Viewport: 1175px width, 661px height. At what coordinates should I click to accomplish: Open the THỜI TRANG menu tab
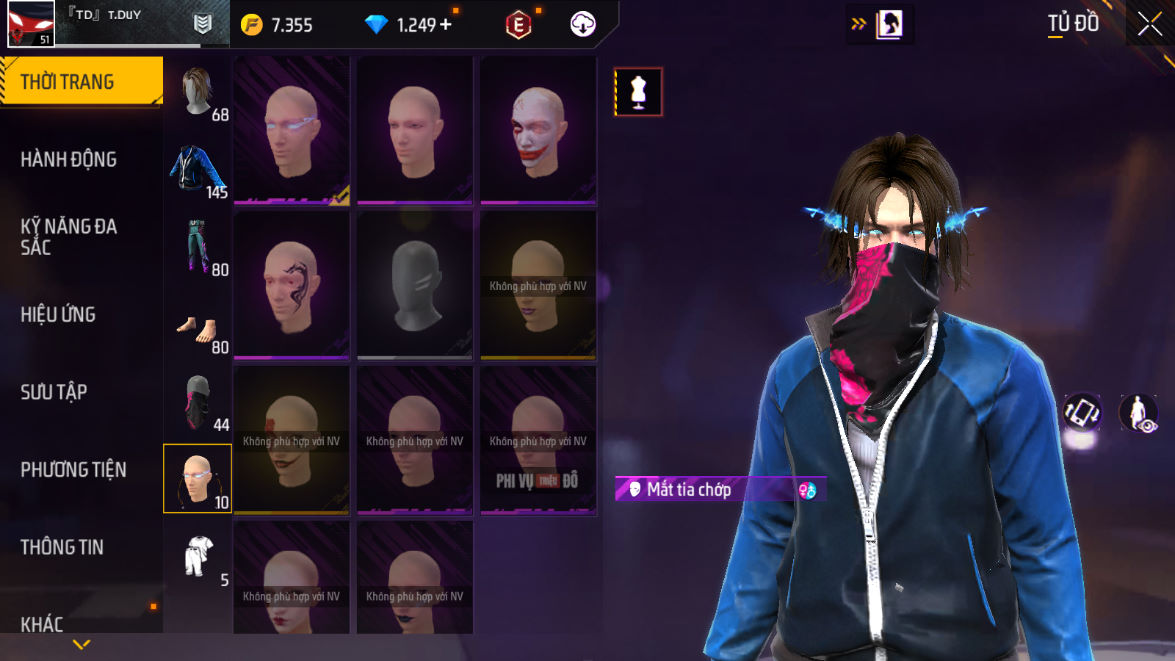(80, 82)
